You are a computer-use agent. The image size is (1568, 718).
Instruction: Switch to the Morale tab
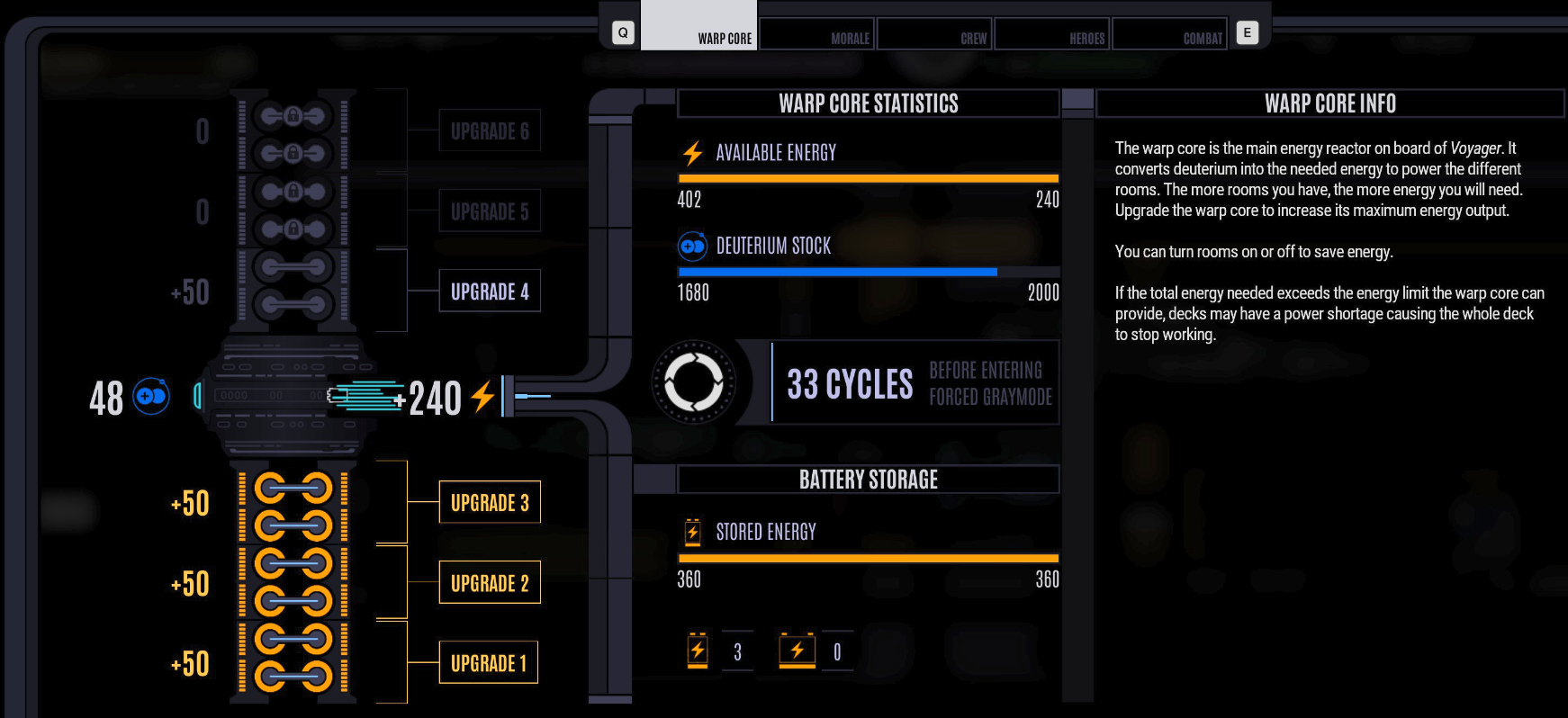817,34
